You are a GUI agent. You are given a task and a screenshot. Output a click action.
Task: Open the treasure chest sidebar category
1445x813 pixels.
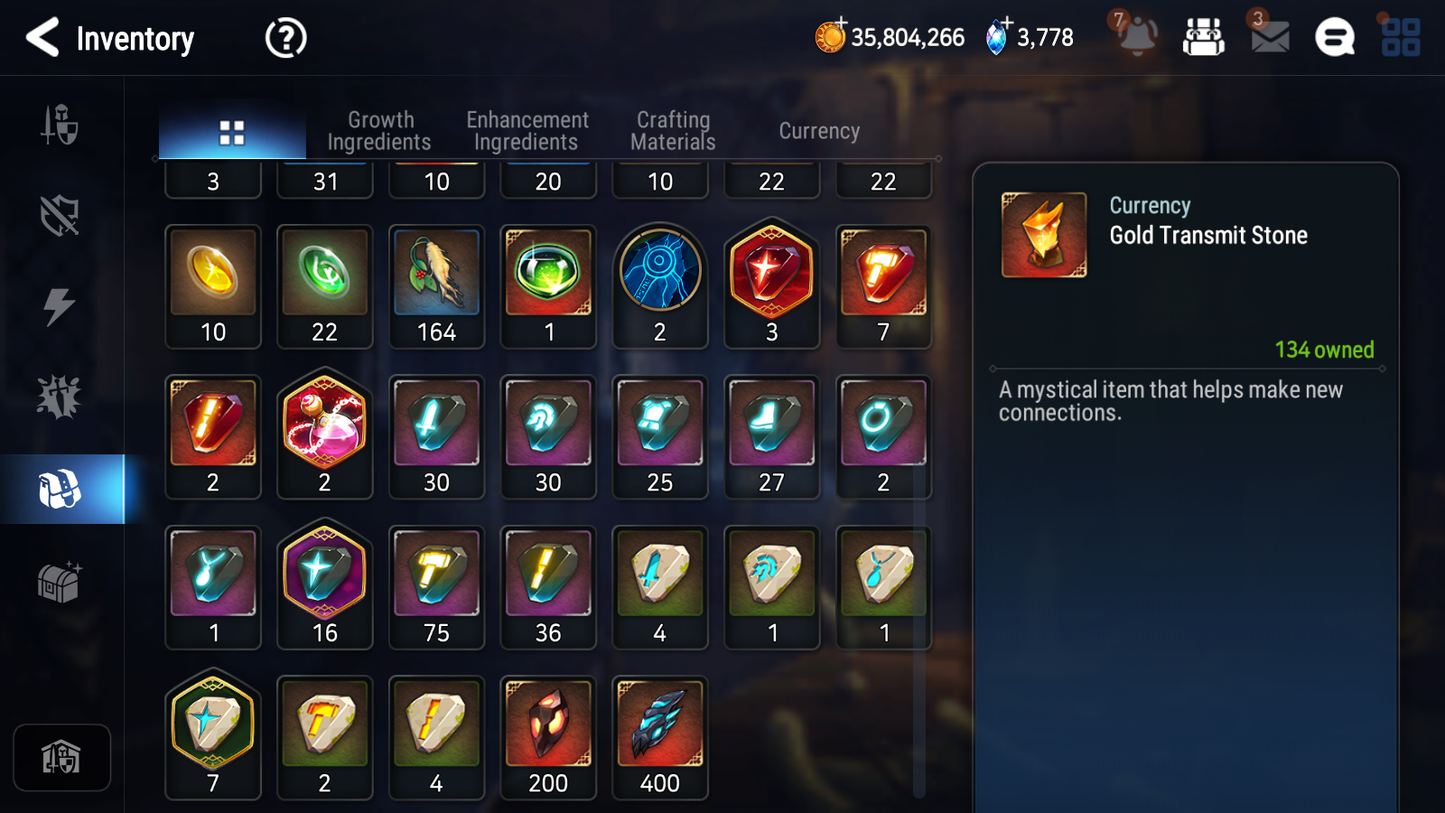point(60,581)
